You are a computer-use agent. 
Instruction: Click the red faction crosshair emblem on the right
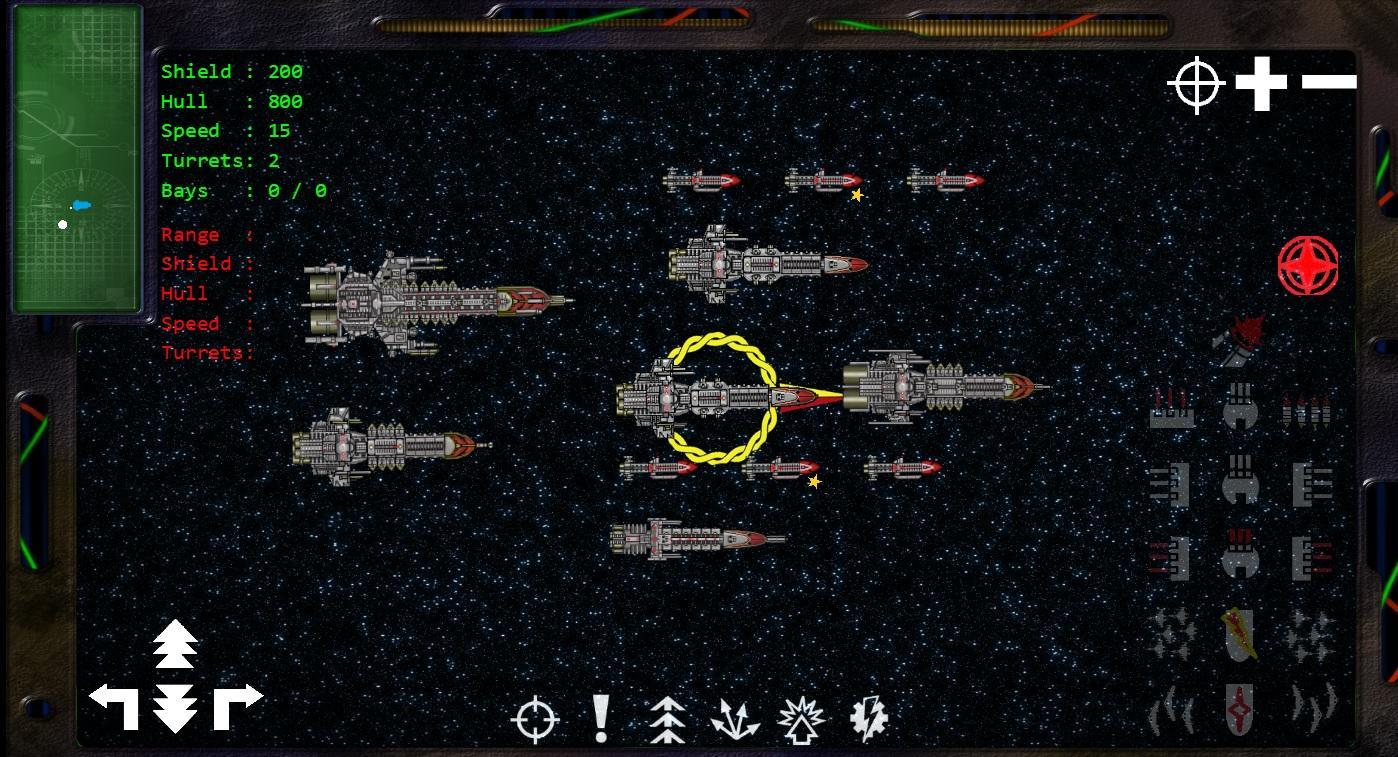pos(1308,267)
